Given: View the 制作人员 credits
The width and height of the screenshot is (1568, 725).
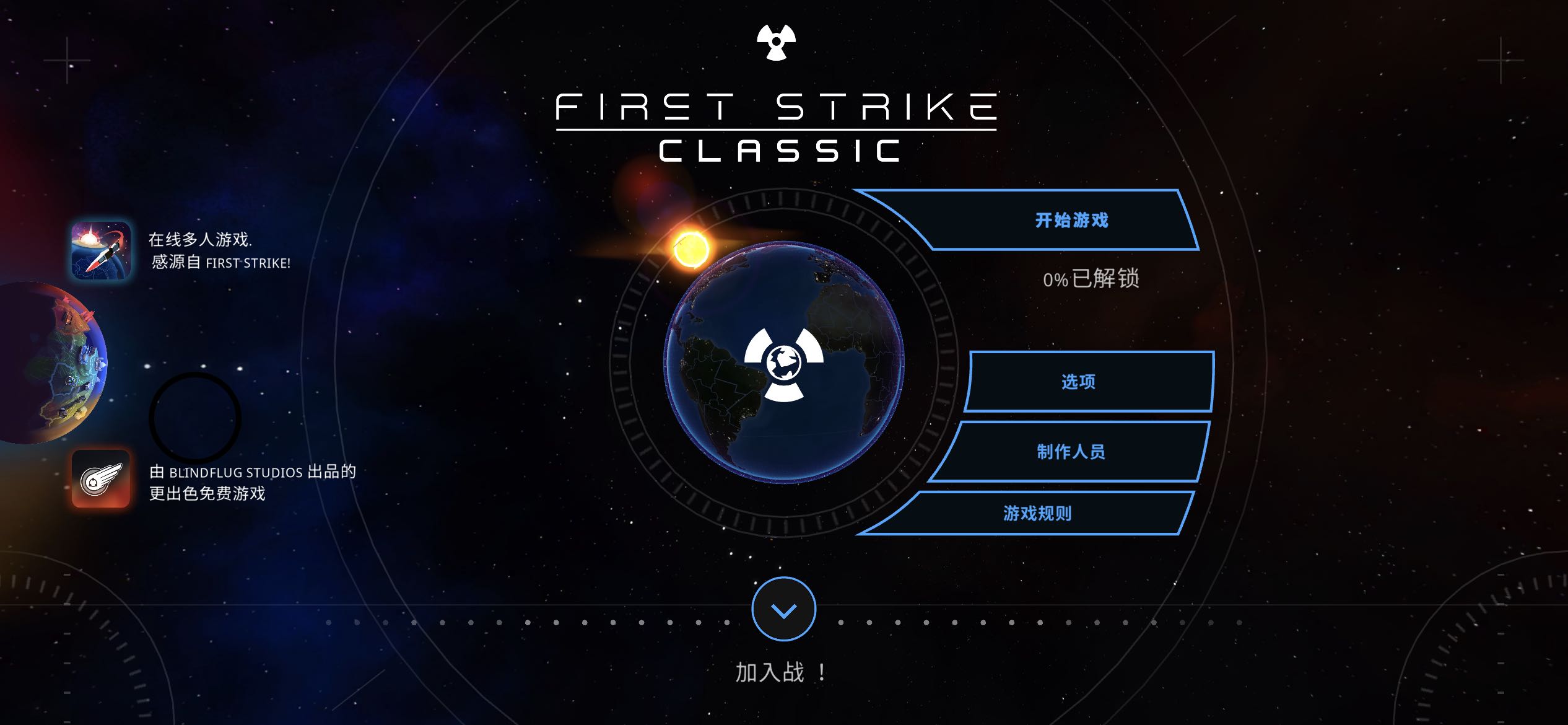Looking at the screenshot, I should [x=1070, y=452].
